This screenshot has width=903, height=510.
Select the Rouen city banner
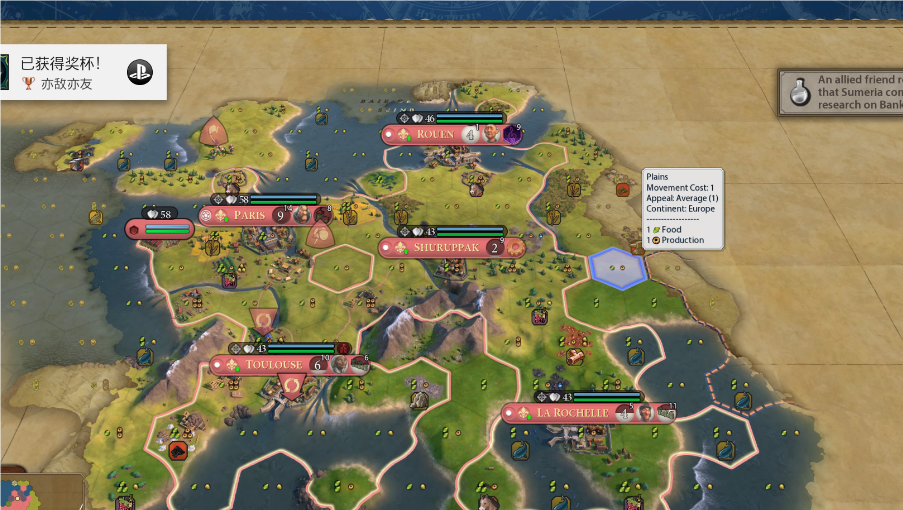coord(434,134)
